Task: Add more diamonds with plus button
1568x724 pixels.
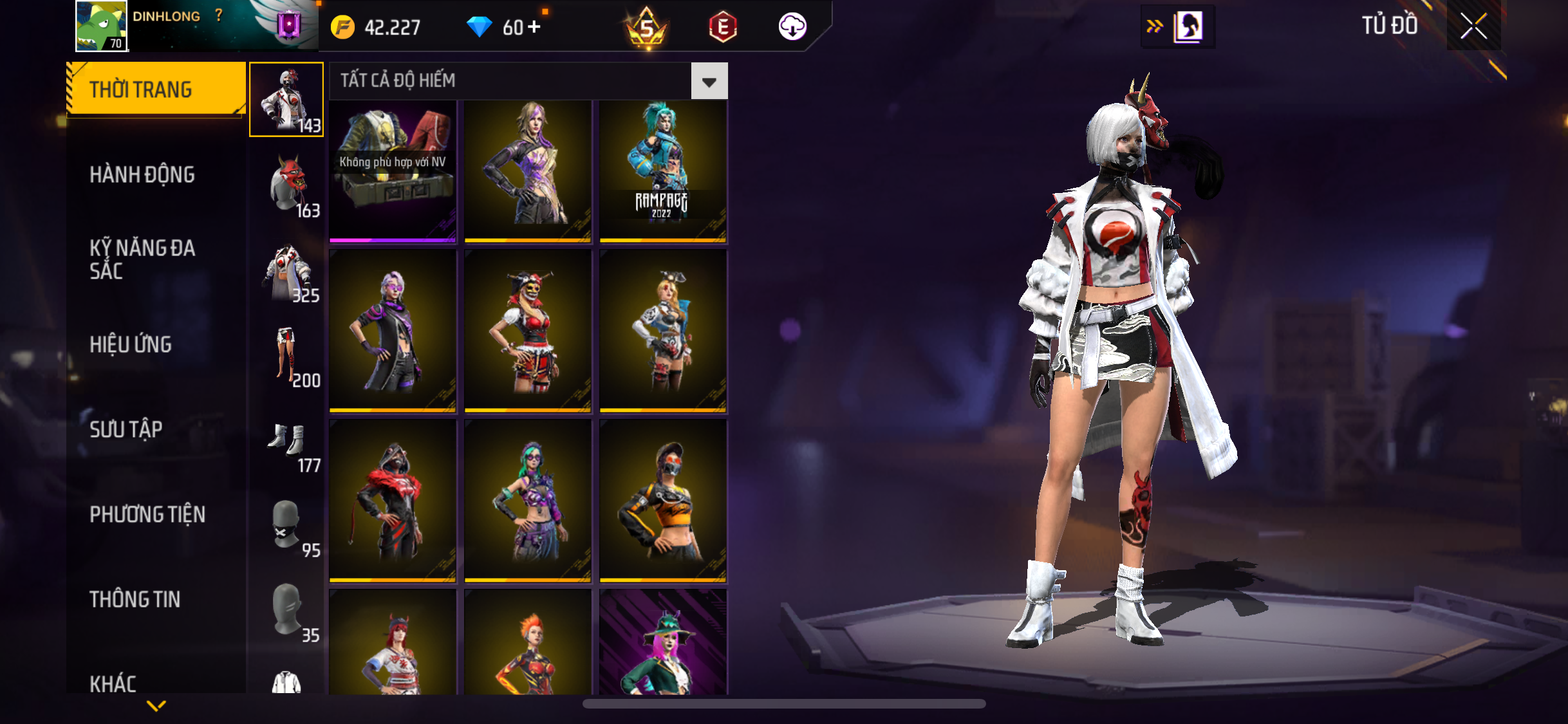Action: coord(534,27)
